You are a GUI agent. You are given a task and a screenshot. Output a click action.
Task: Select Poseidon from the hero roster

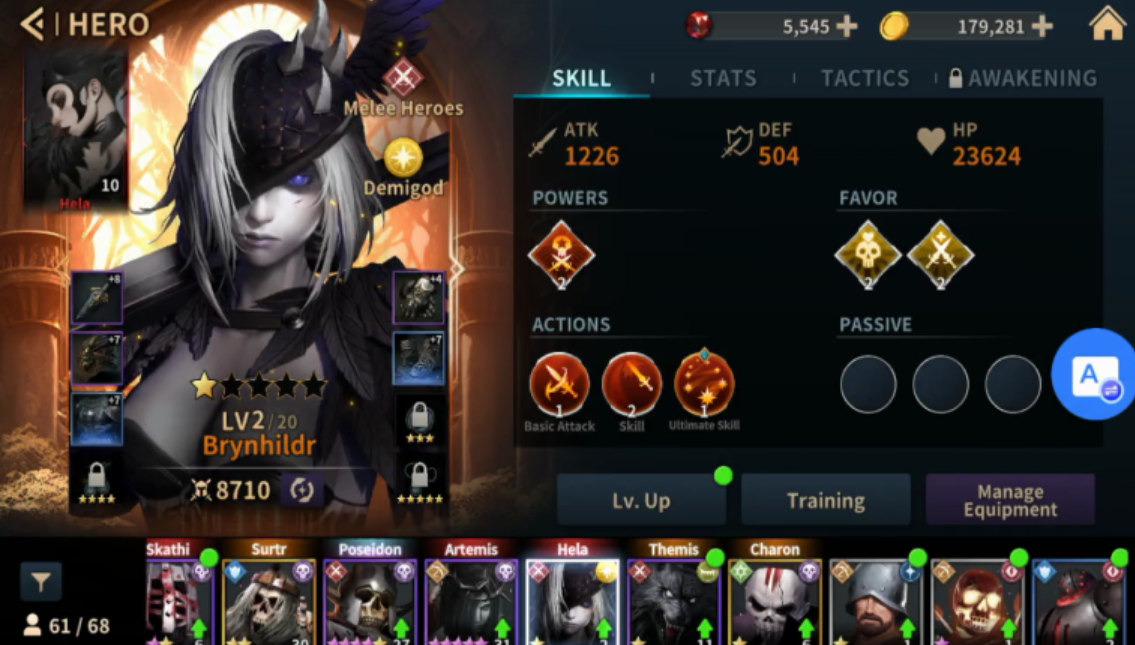point(370,597)
